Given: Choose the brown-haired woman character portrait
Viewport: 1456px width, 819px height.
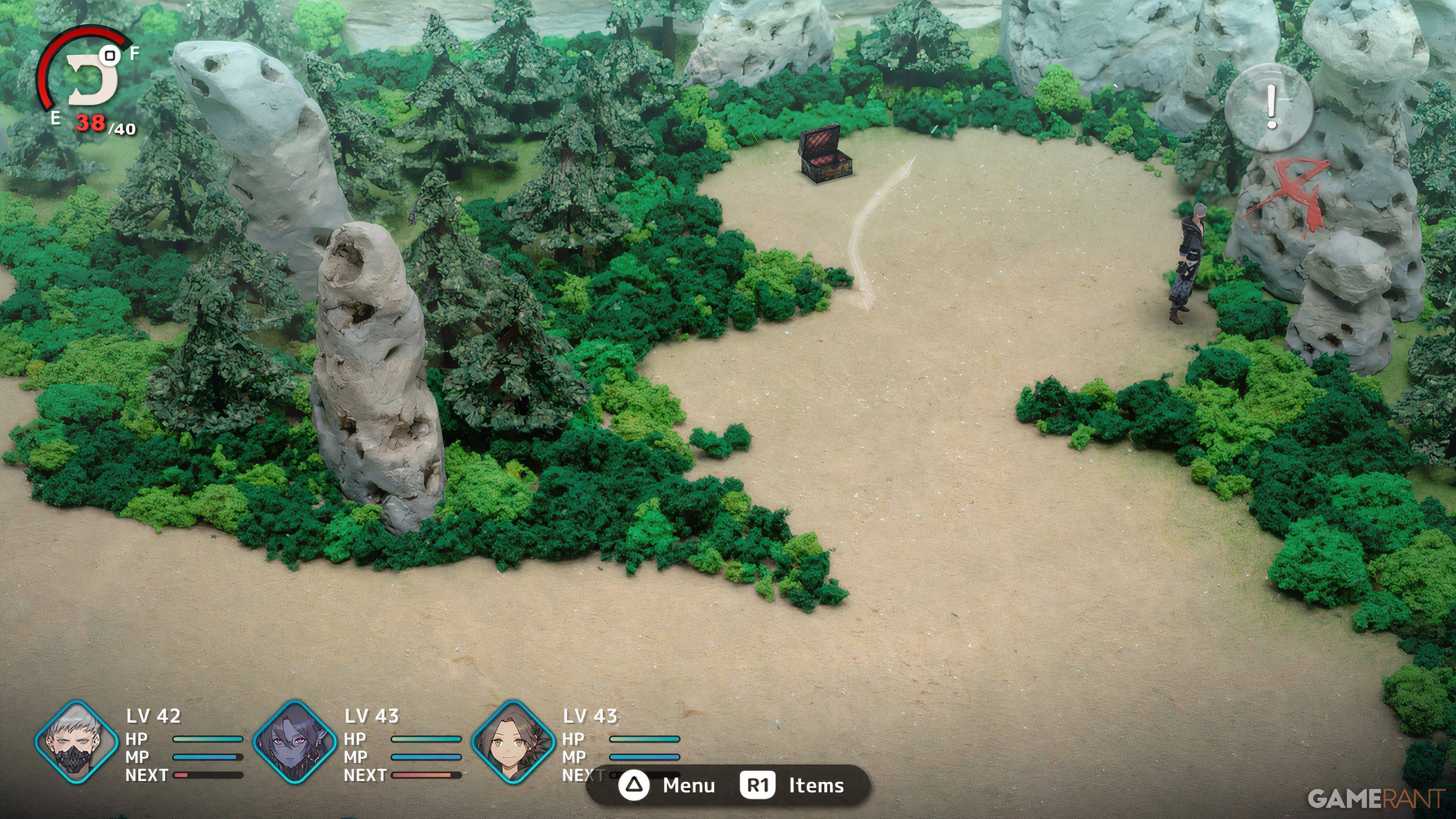Looking at the screenshot, I should pyautogui.click(x=513, y=742).
